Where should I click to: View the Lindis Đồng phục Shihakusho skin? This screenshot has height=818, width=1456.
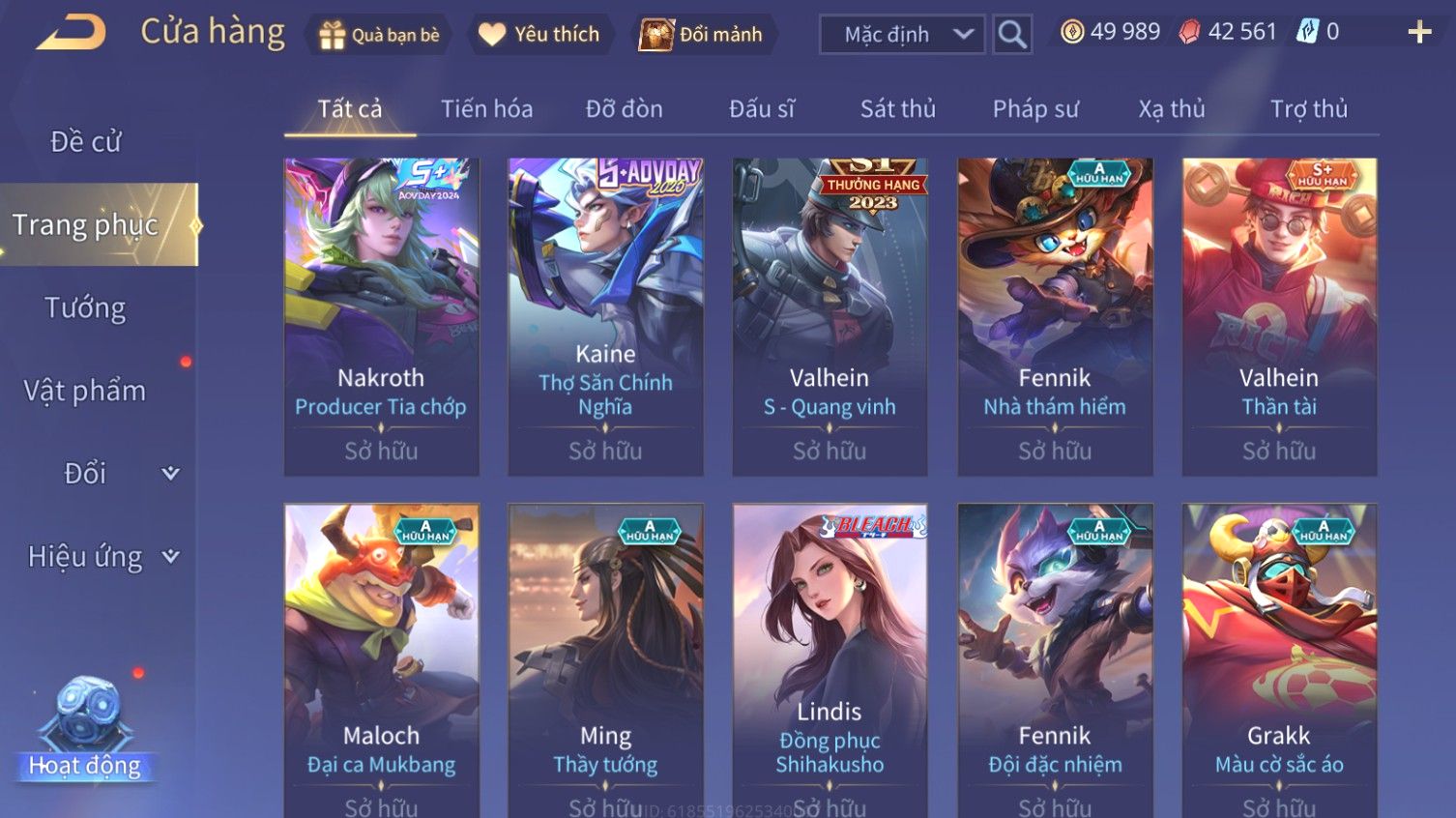pyautogui.click(x=830, y=657)
